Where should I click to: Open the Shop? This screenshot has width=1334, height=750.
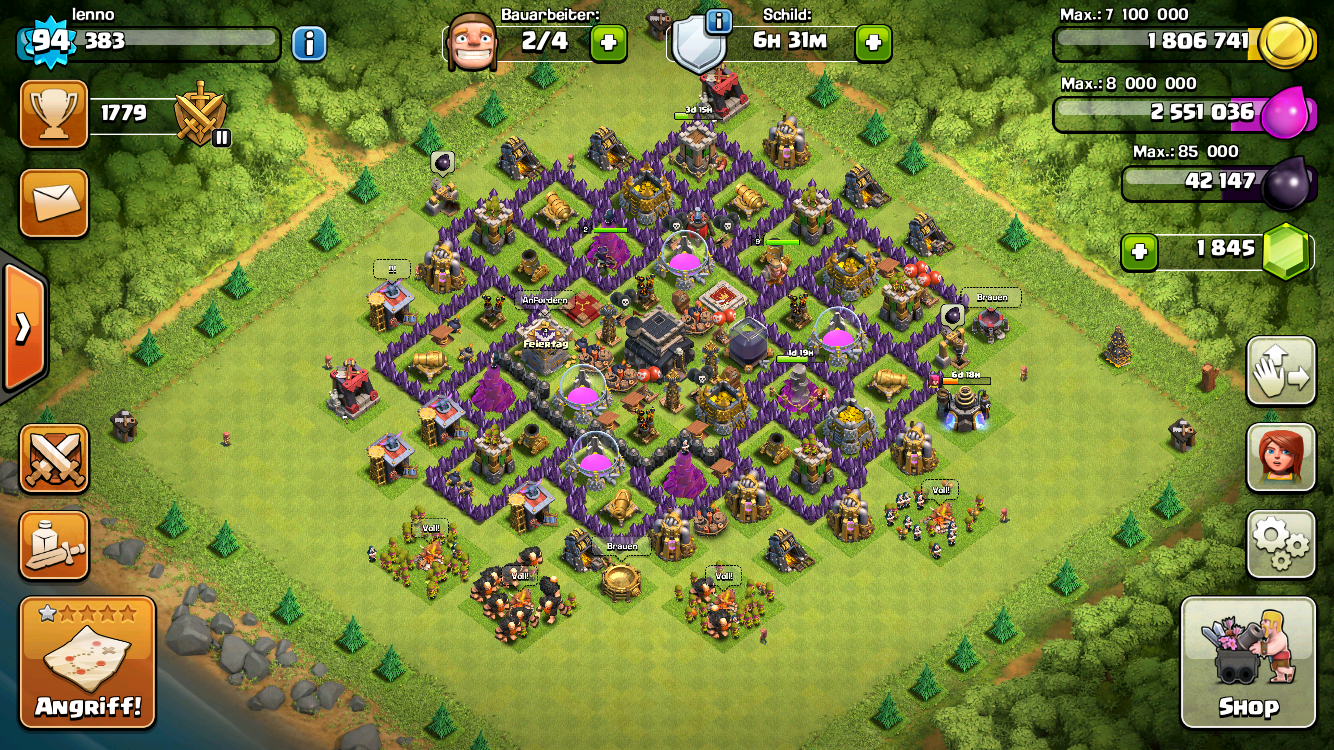pos(1248,662)
